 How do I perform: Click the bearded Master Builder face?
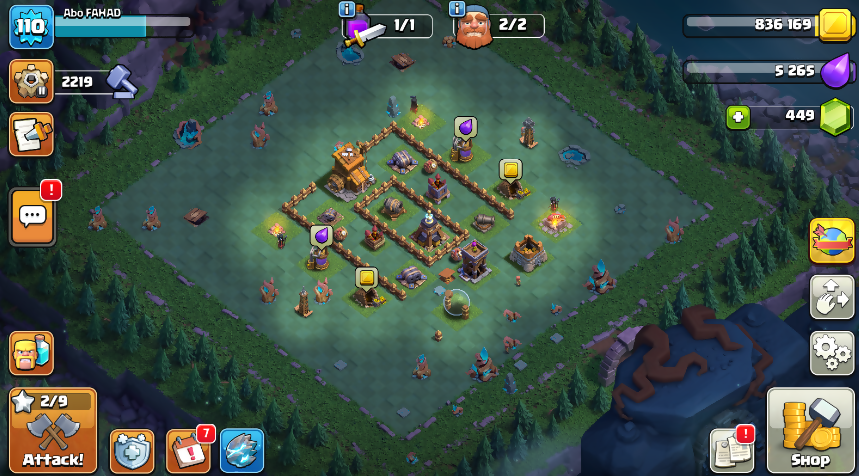[x=474, y=28]
